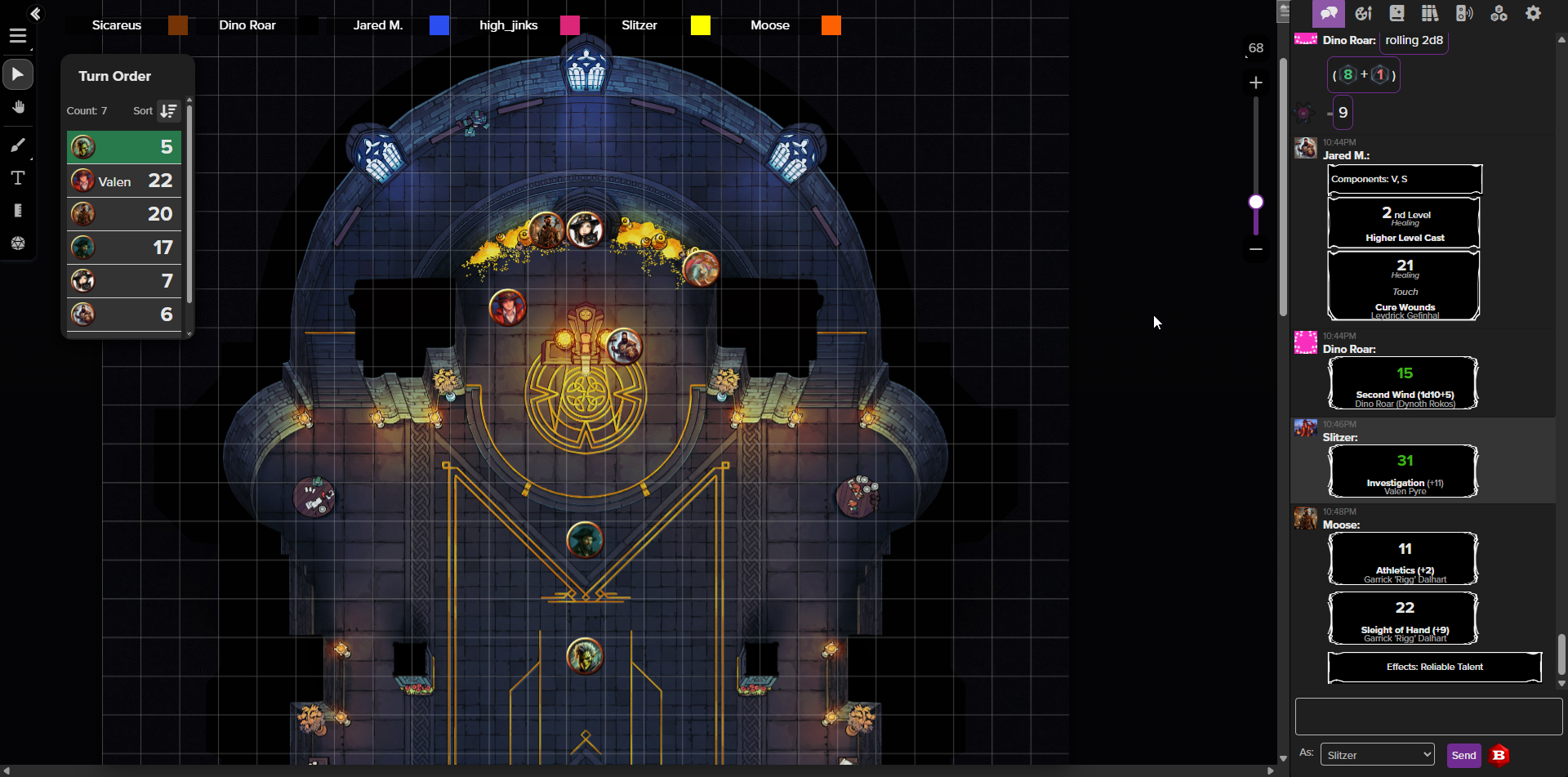This screenshot has height=777, width=1568.
Task: Activate the select arrow tool
Action: (18, 74)
